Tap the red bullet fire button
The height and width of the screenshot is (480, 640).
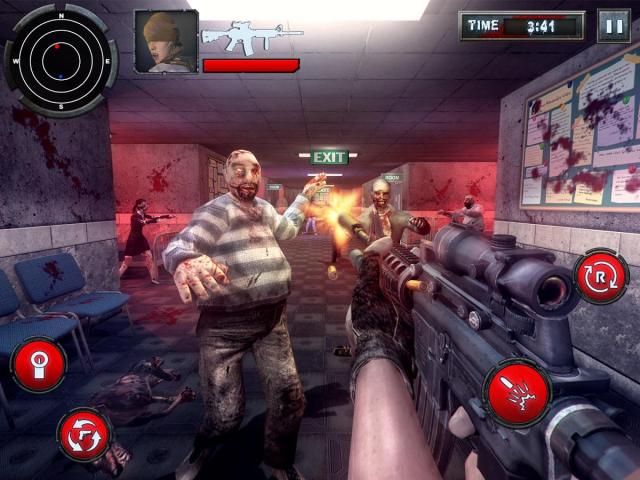517,393
